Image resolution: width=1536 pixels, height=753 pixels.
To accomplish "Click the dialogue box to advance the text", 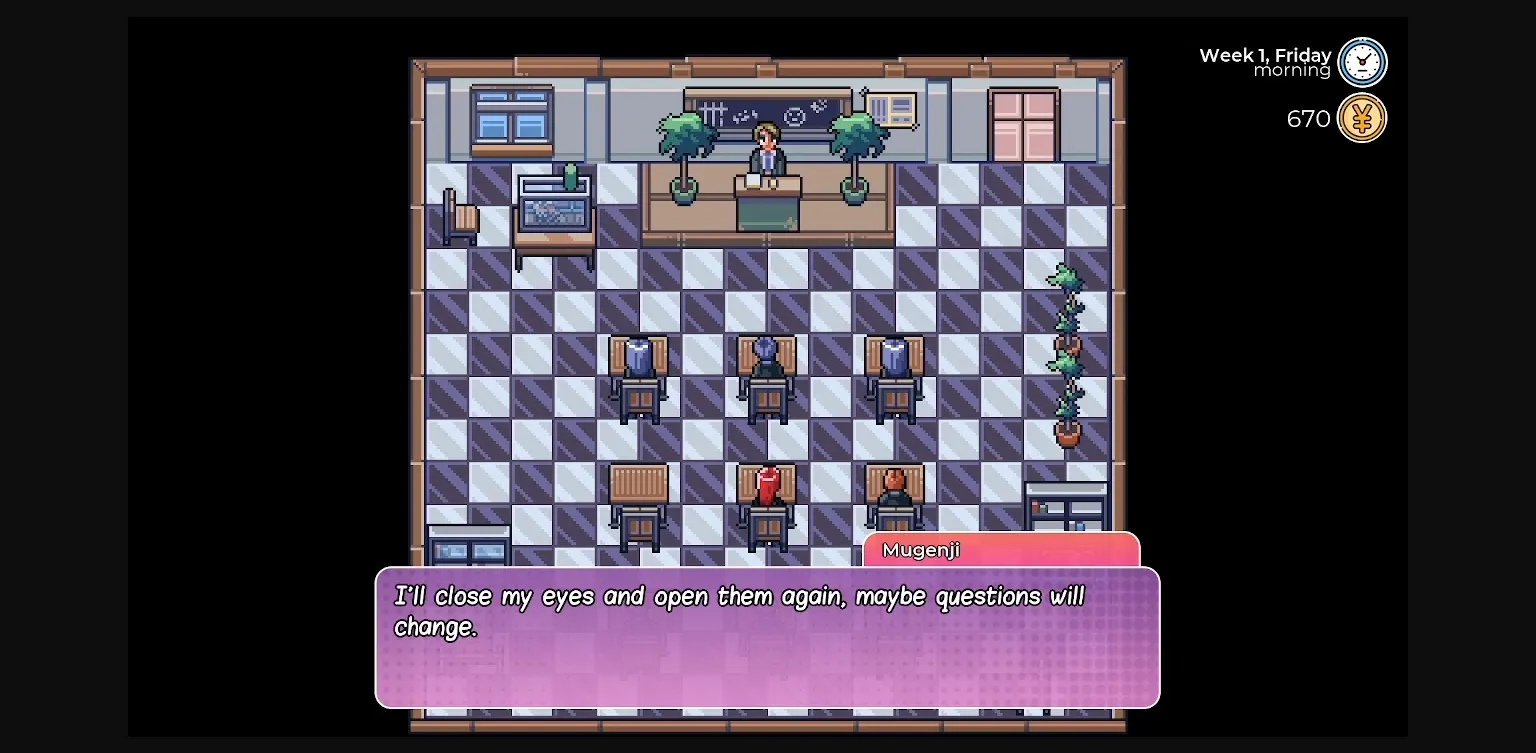I will coord(766,640).
